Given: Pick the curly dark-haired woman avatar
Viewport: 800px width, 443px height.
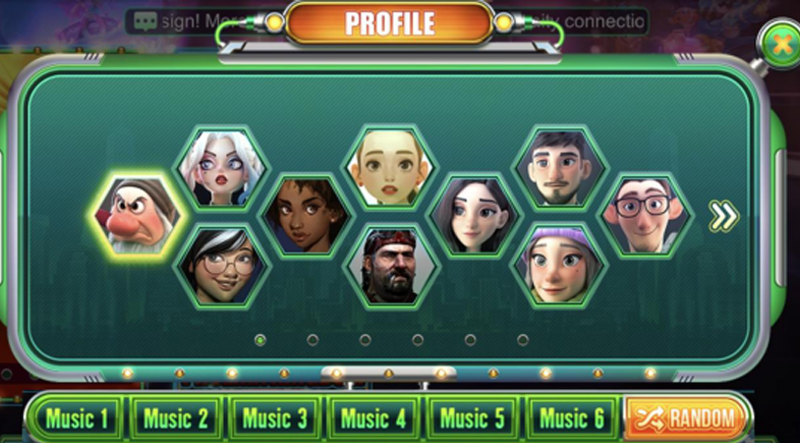Looking at the screenshot, I should tap(306, 215).
